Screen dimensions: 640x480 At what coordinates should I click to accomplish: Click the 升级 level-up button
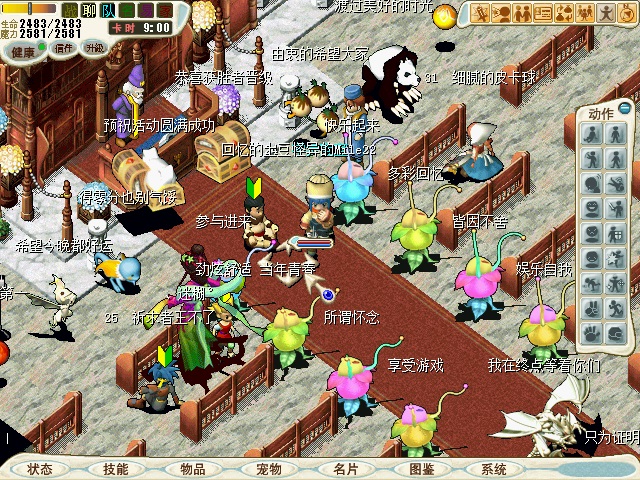coord(94,47)
